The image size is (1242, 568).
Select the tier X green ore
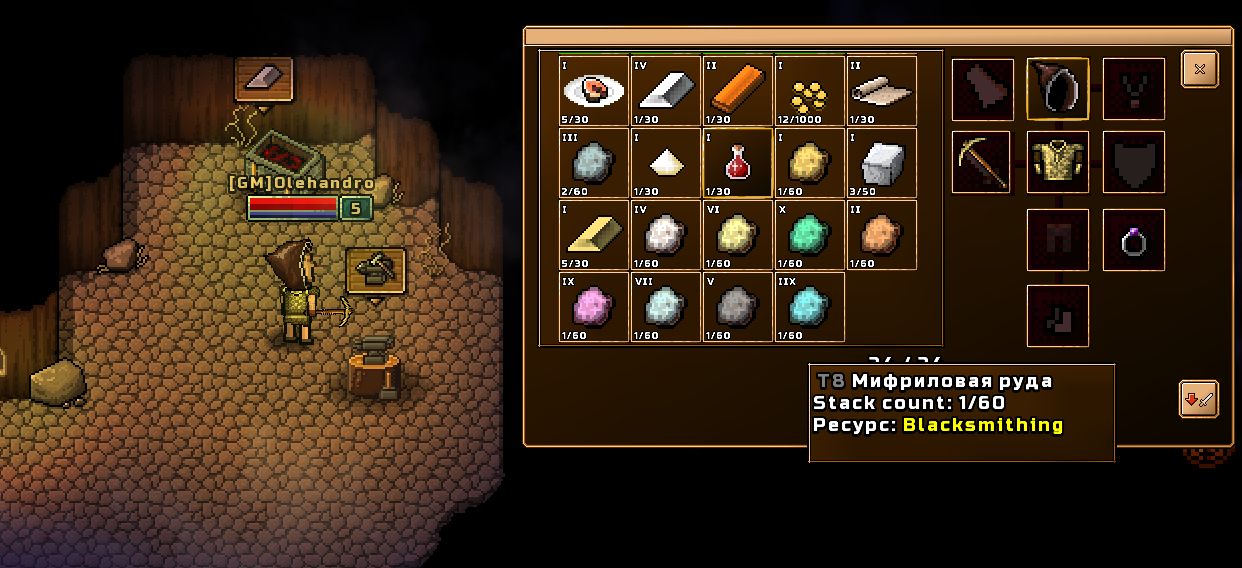tap(810, 235)
